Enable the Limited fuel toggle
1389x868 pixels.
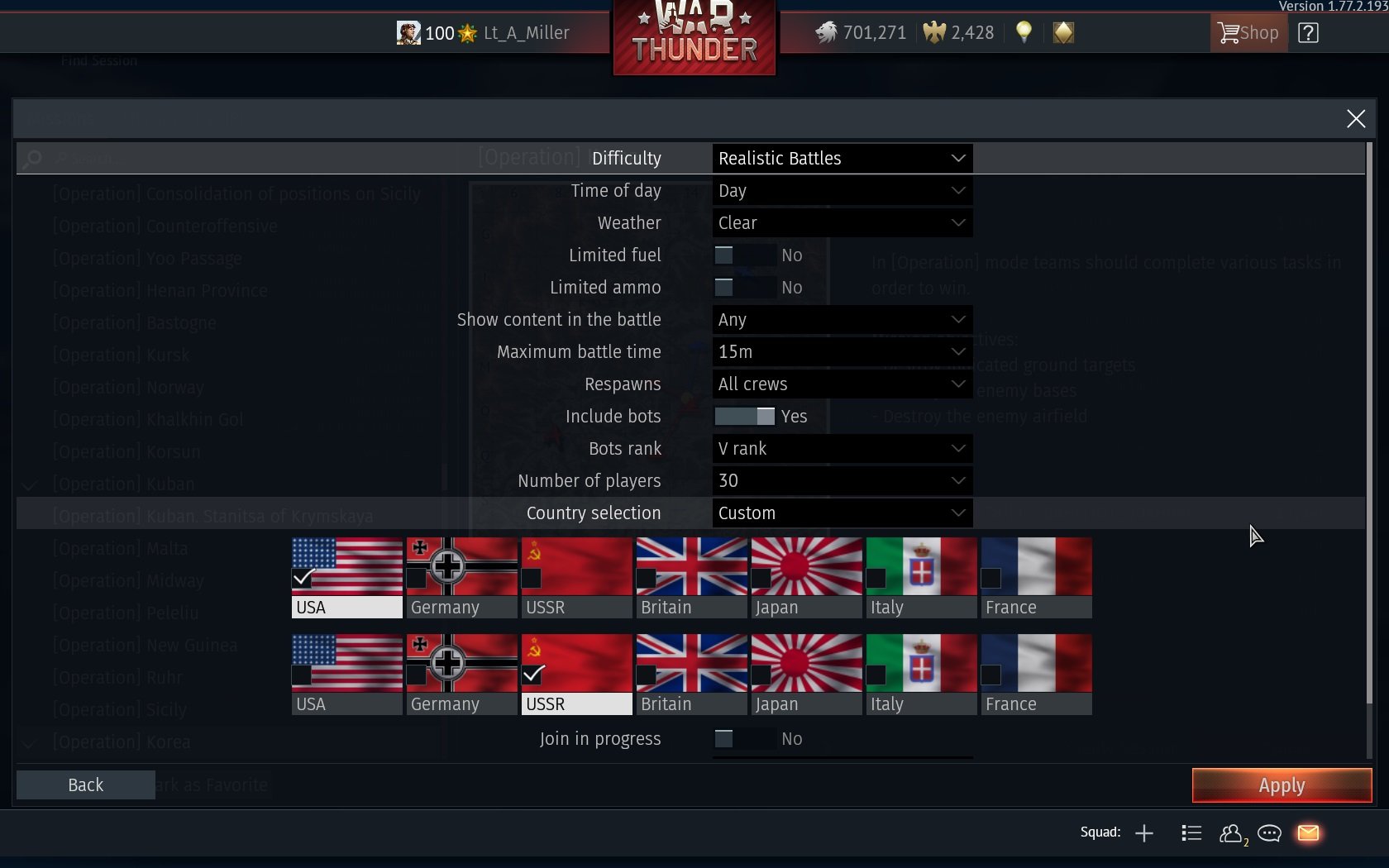pos(724,255)
